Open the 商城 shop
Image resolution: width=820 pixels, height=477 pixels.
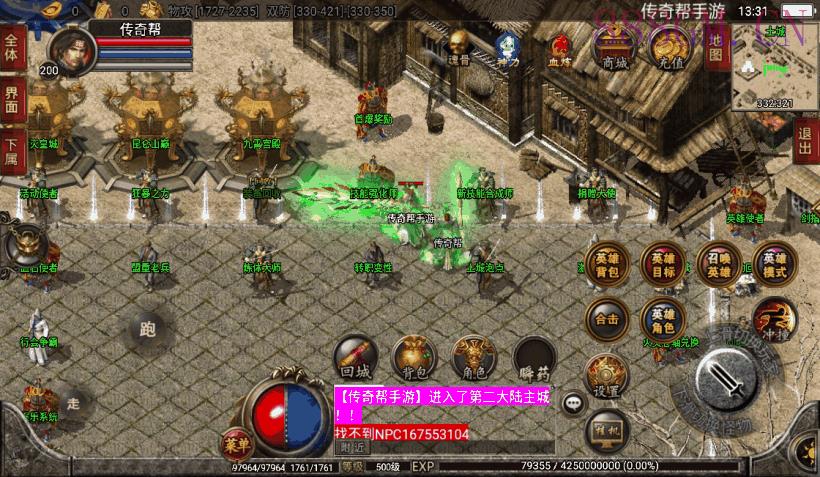coord(615,46)
